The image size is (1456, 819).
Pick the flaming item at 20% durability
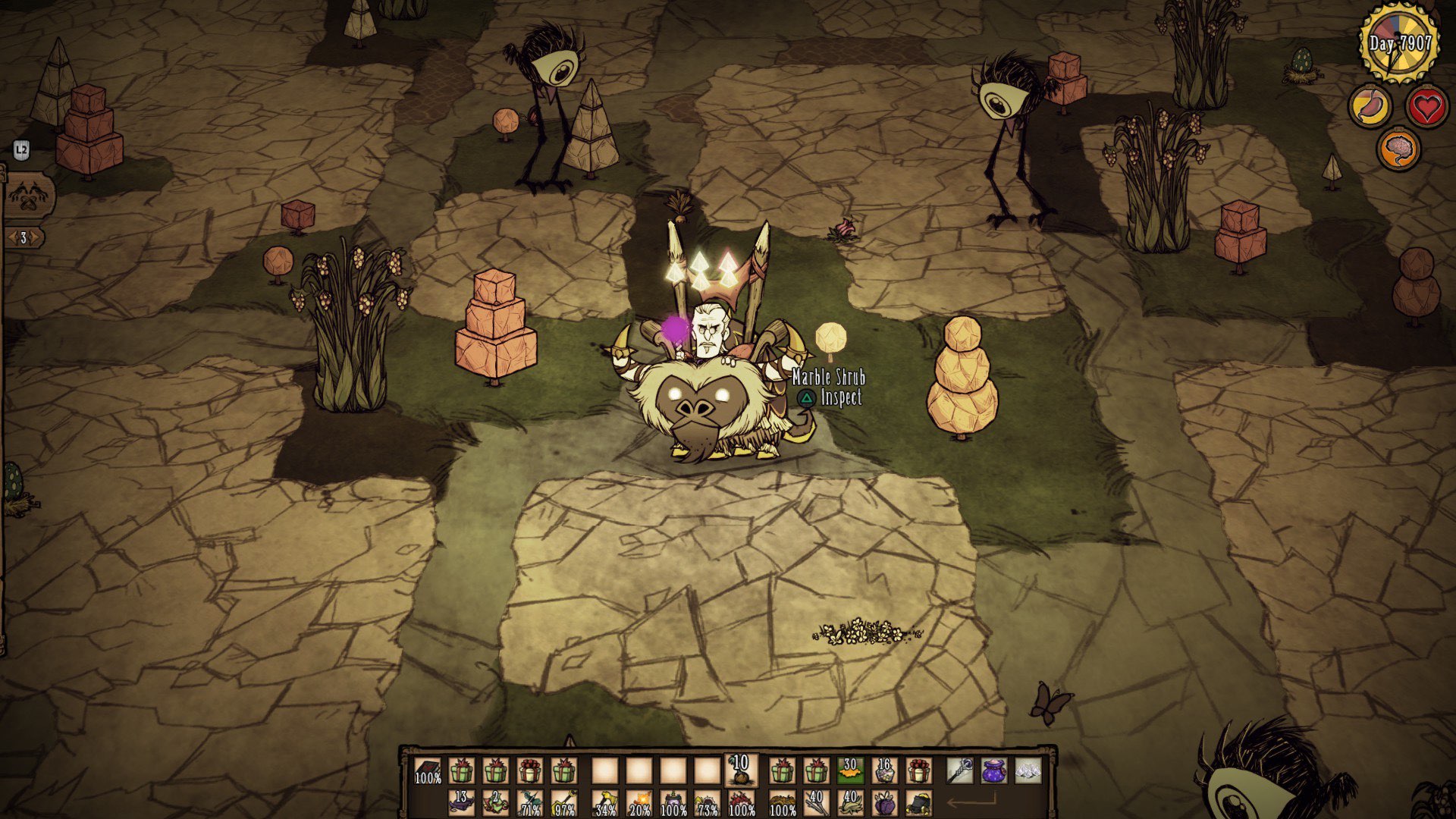coord(639,804)
